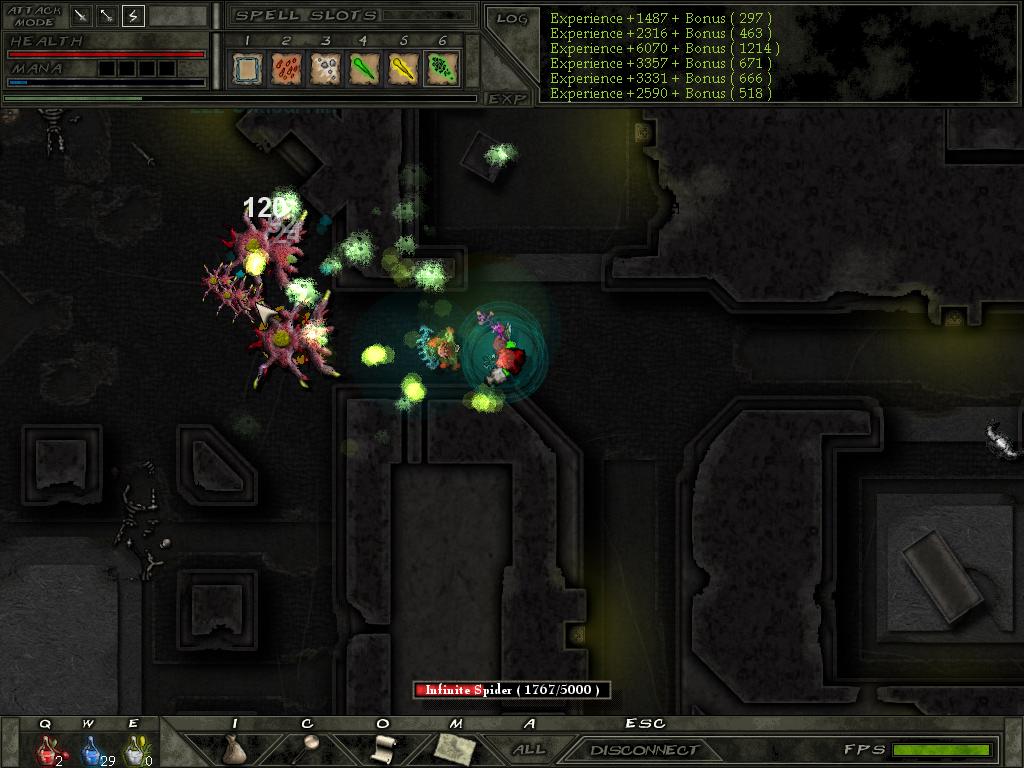Choose the lightning magic attack mode
The height and width of the screenshot is (768, 1024).
133,16
